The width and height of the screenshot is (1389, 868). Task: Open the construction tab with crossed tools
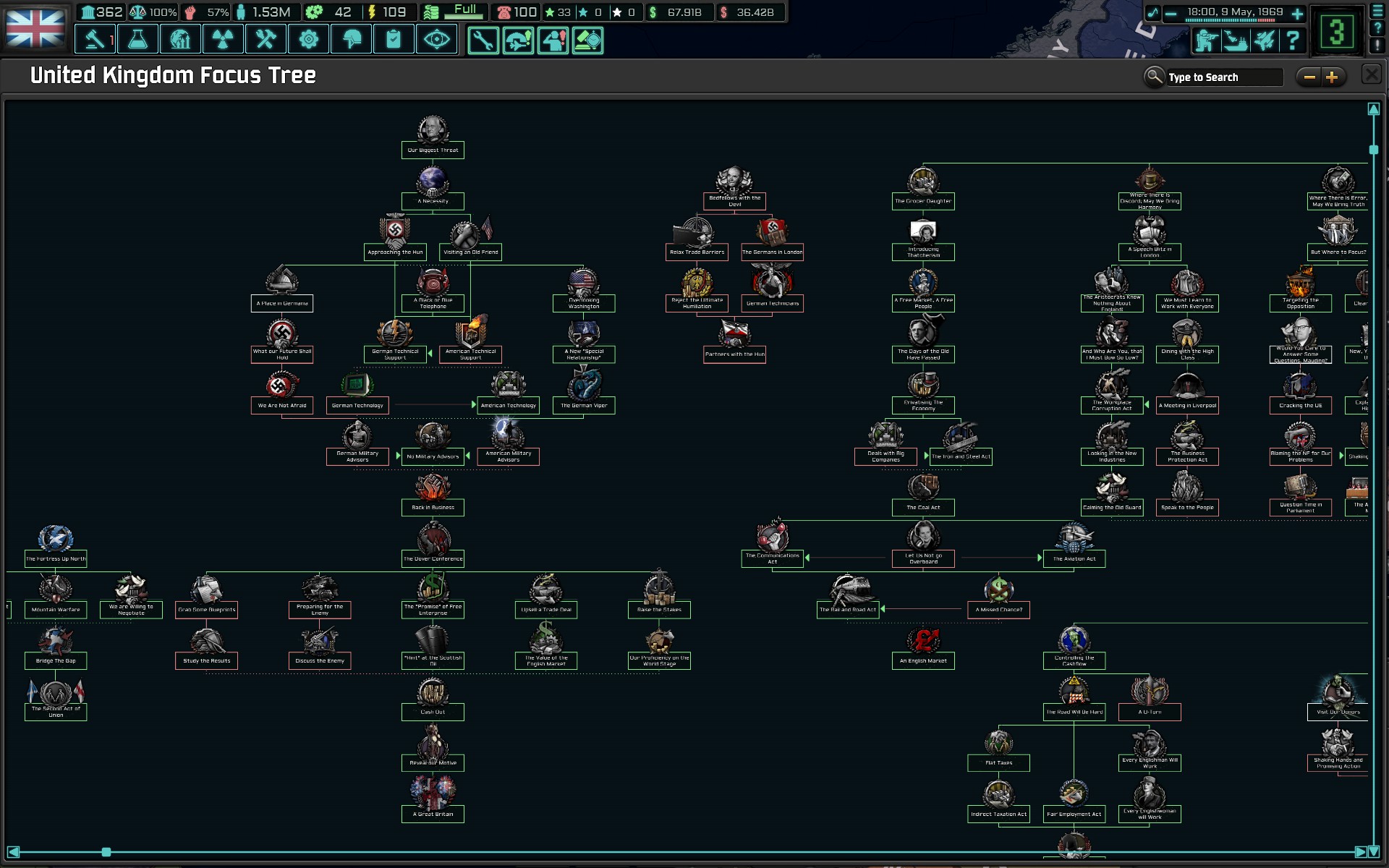click(x=266, y=39)
